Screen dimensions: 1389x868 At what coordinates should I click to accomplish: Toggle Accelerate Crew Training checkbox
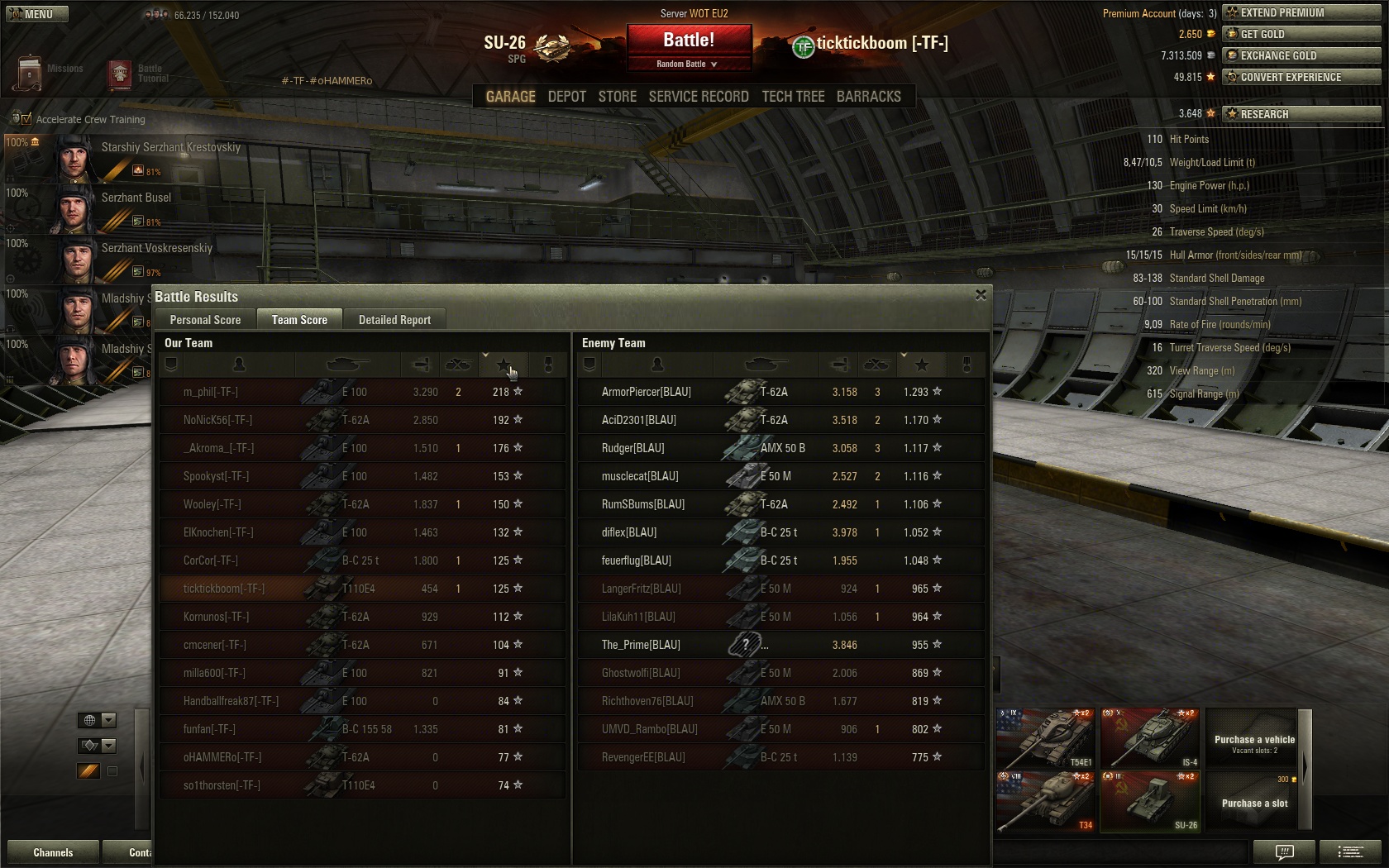tap(26, 119)
